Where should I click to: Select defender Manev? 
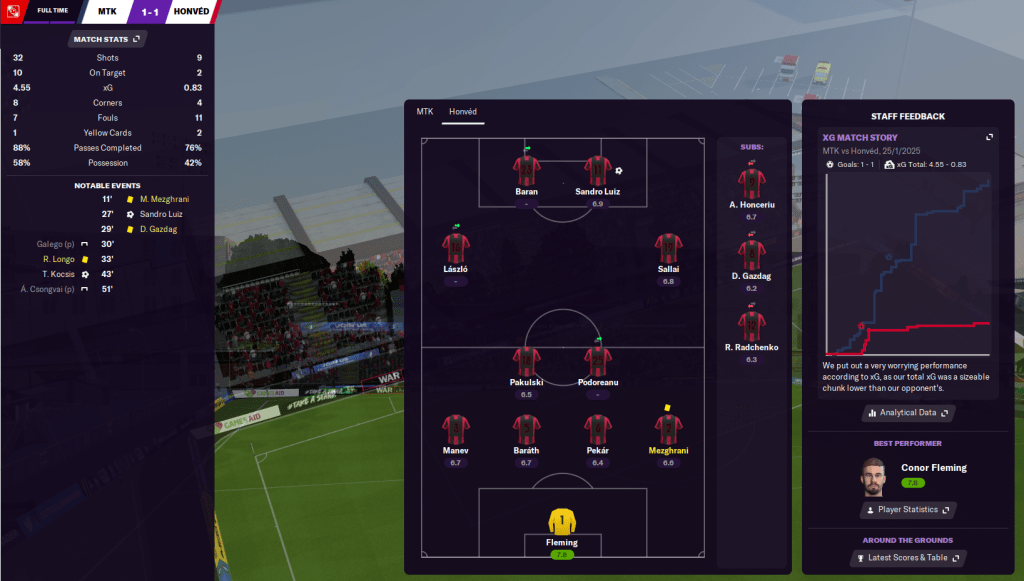click(x=455, y=432)
